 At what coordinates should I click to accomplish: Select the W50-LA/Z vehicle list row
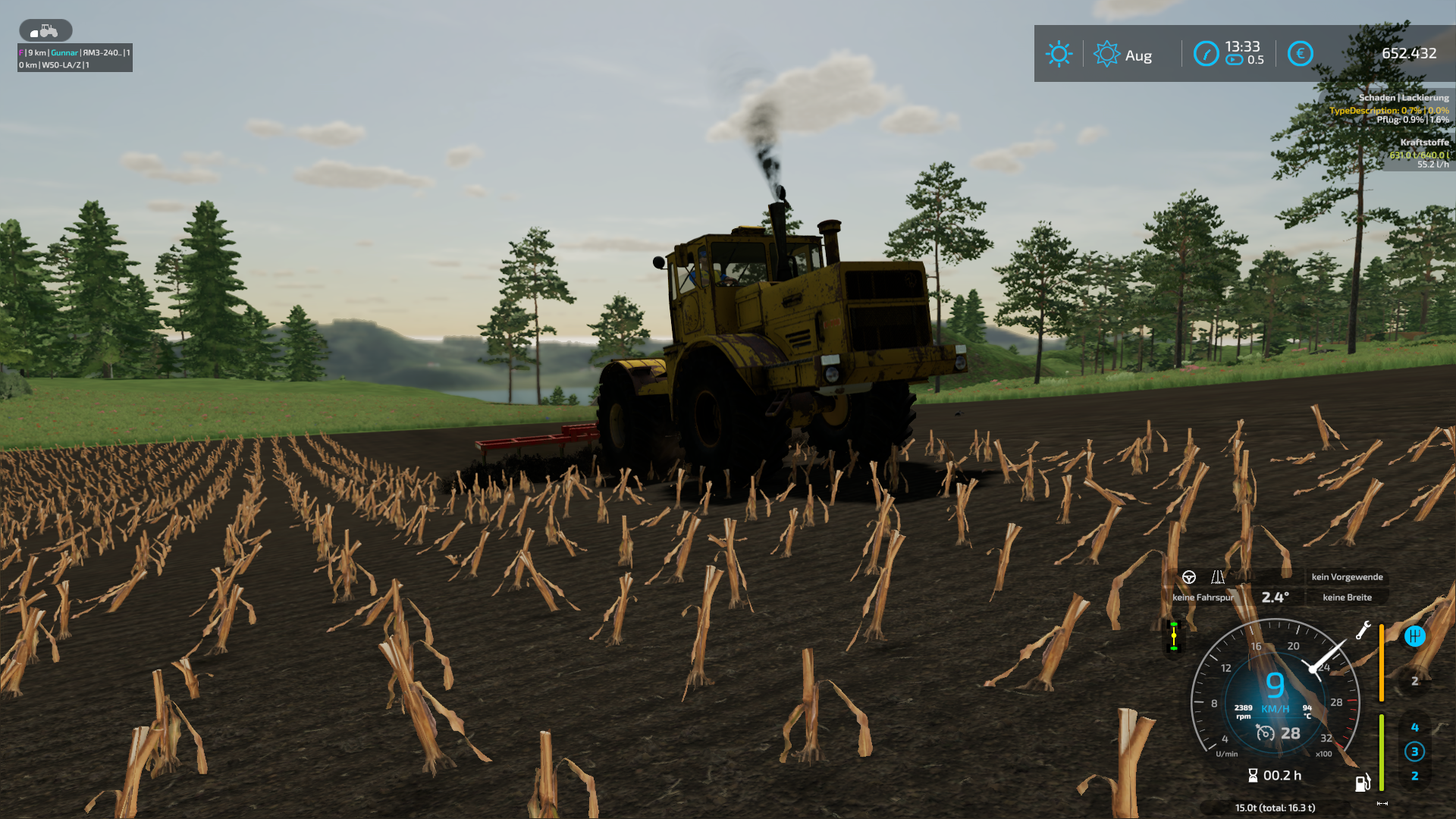[74, 65]
